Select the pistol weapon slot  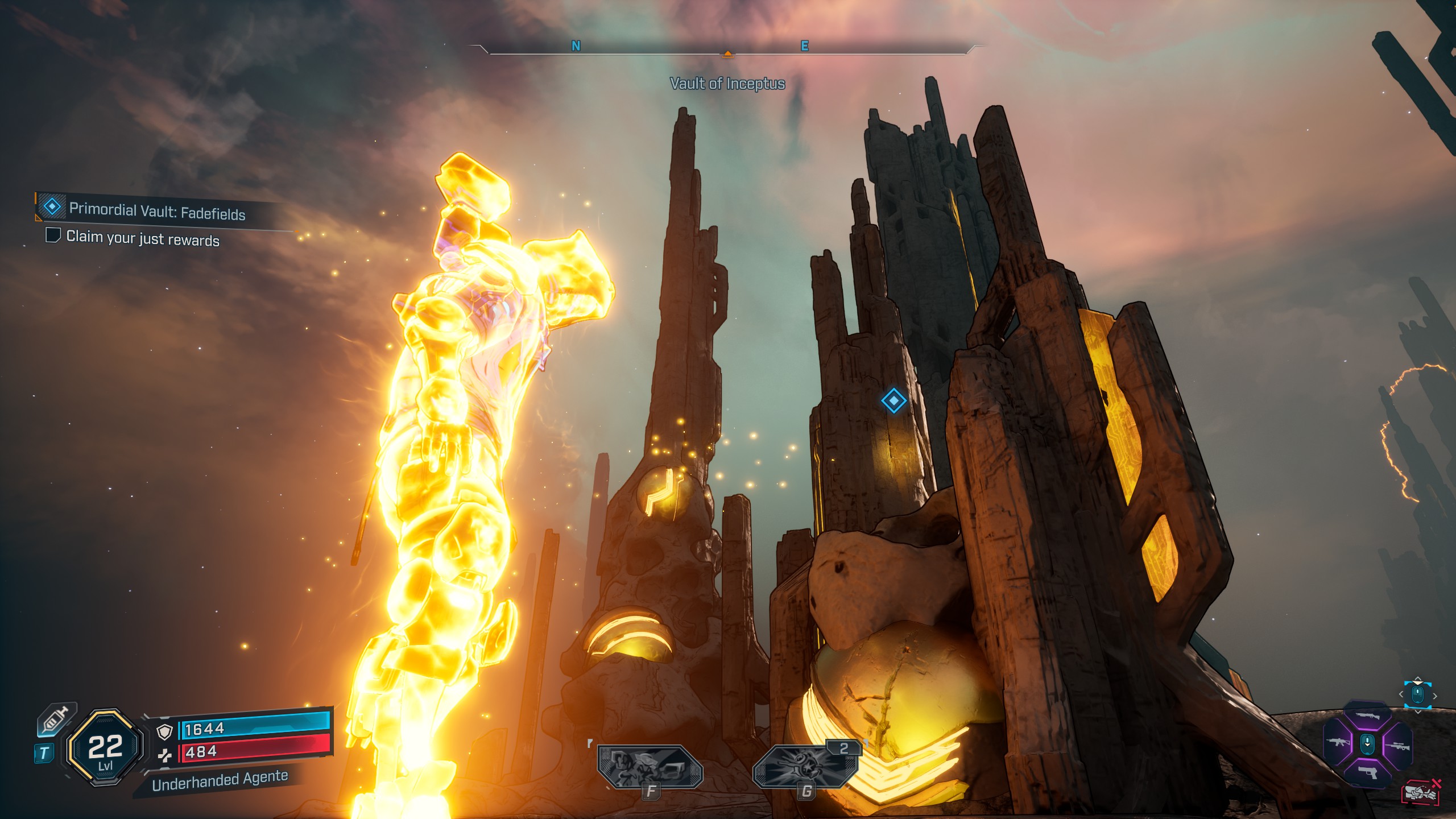(1367, 771)
